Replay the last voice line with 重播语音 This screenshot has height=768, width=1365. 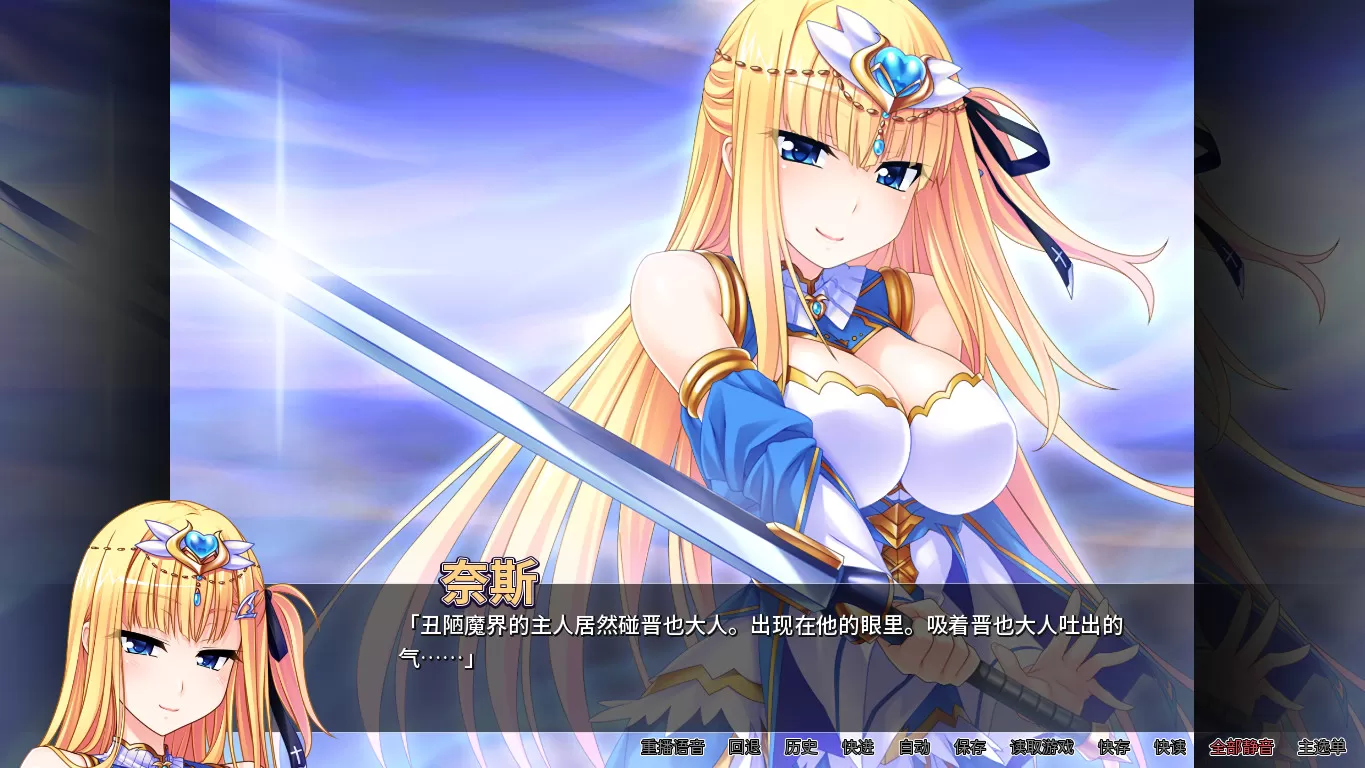[x=672, y=747]
